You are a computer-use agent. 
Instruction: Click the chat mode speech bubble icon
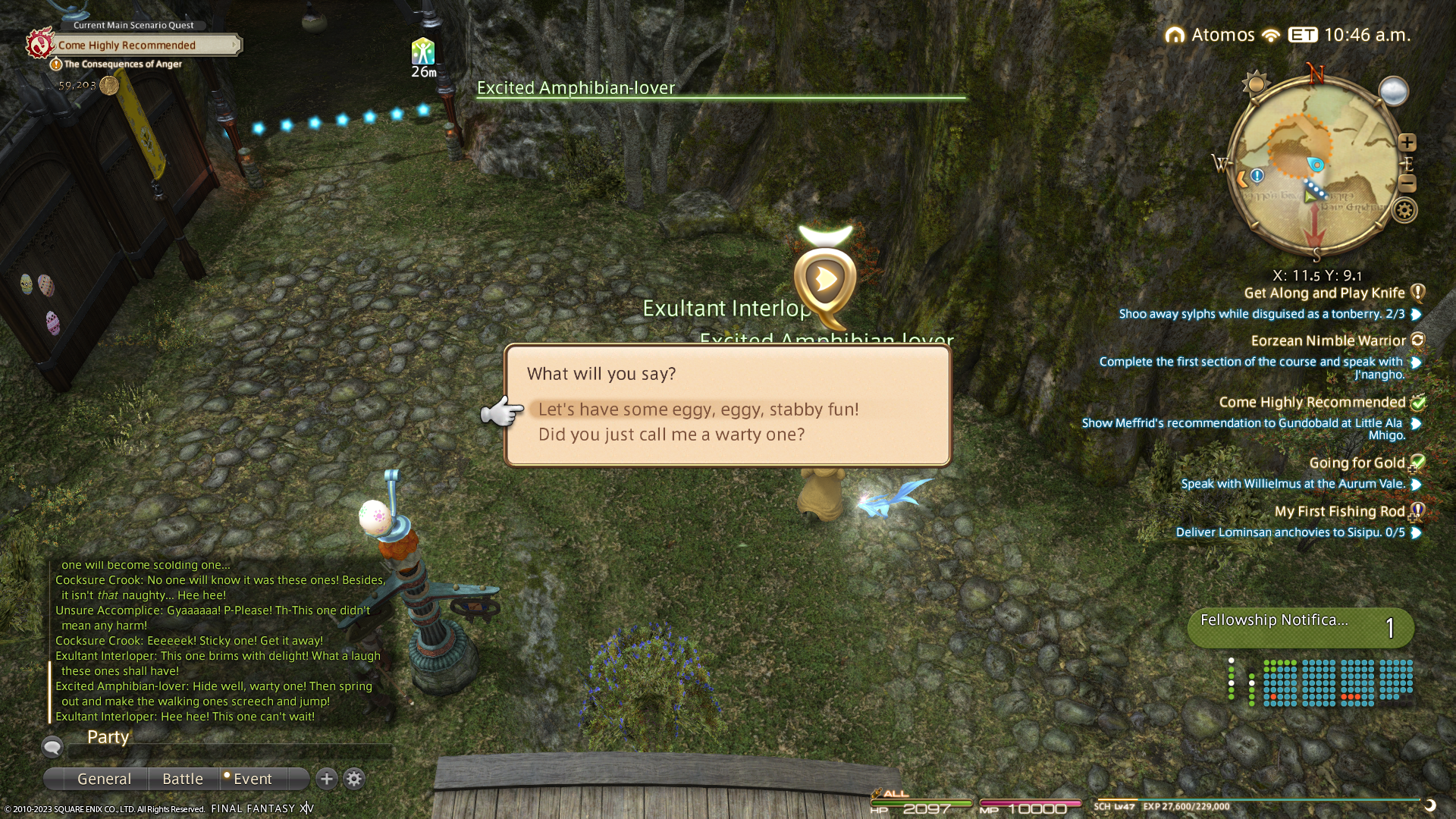coord(52,748)
